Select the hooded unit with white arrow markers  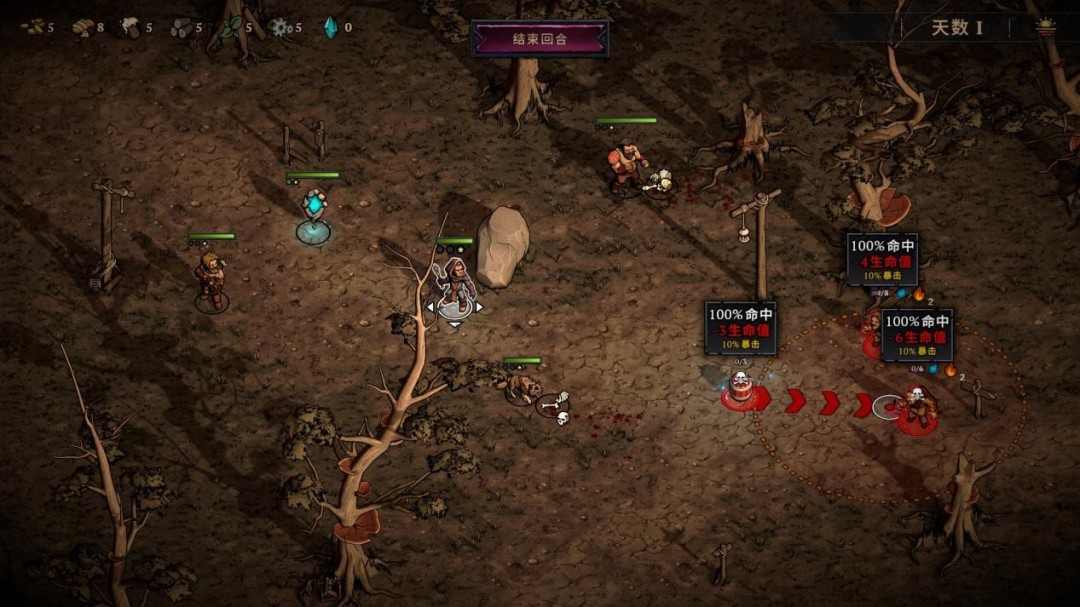click(455, 285)
